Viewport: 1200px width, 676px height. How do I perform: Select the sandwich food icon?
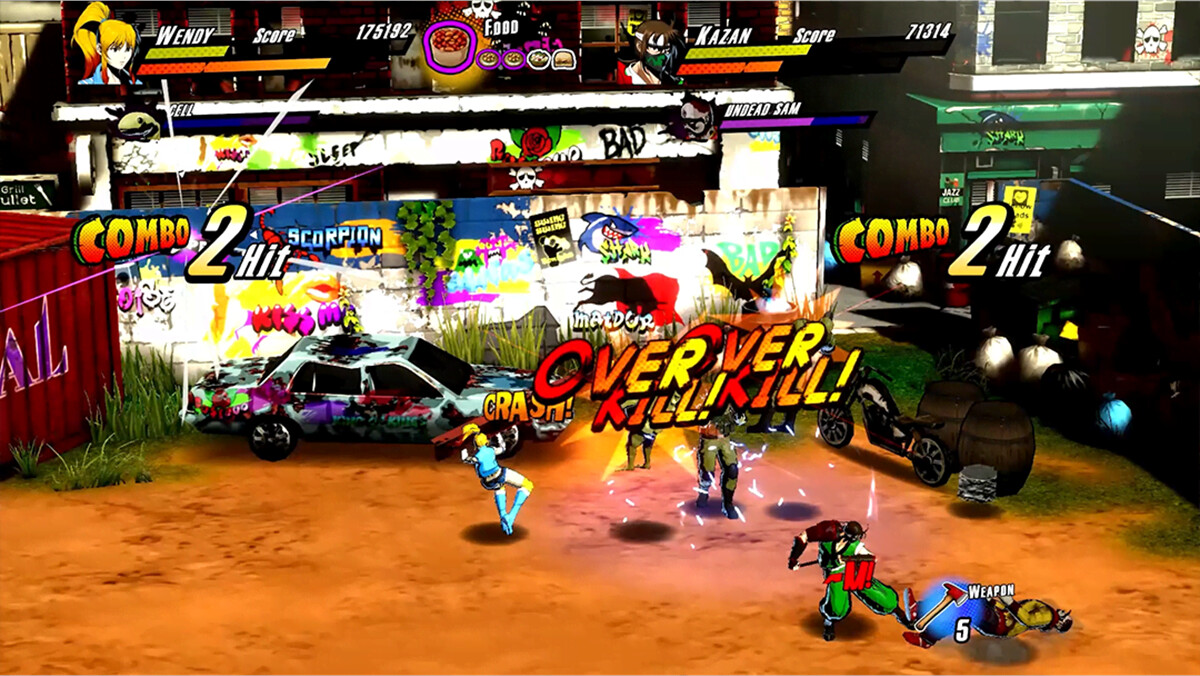pos(563,59)
